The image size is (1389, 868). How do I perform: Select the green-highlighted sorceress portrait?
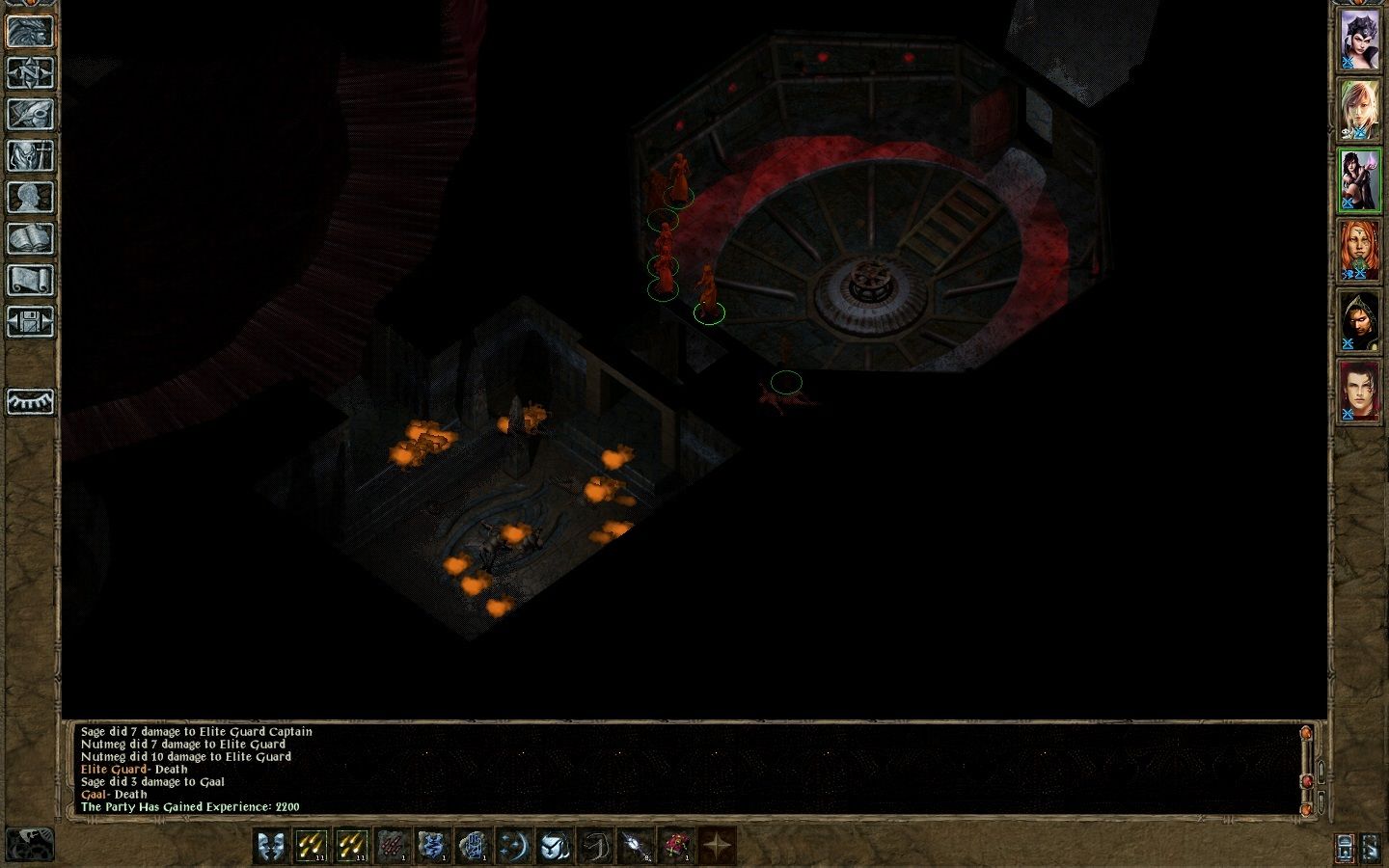1359,180
